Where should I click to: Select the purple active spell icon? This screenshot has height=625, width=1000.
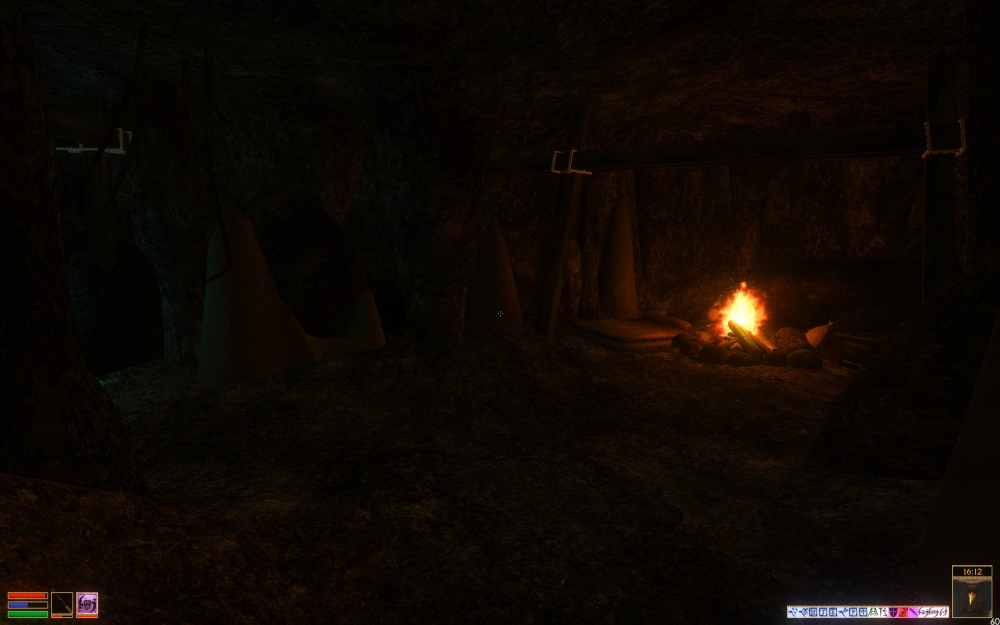click(x=87, y=604)
